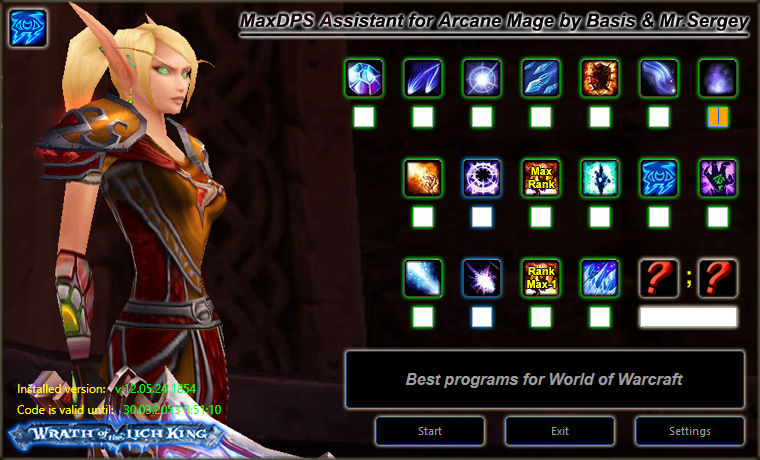Select the blue mana gem crystal icon
Screen dimensions: 760x460
(365, 78)
